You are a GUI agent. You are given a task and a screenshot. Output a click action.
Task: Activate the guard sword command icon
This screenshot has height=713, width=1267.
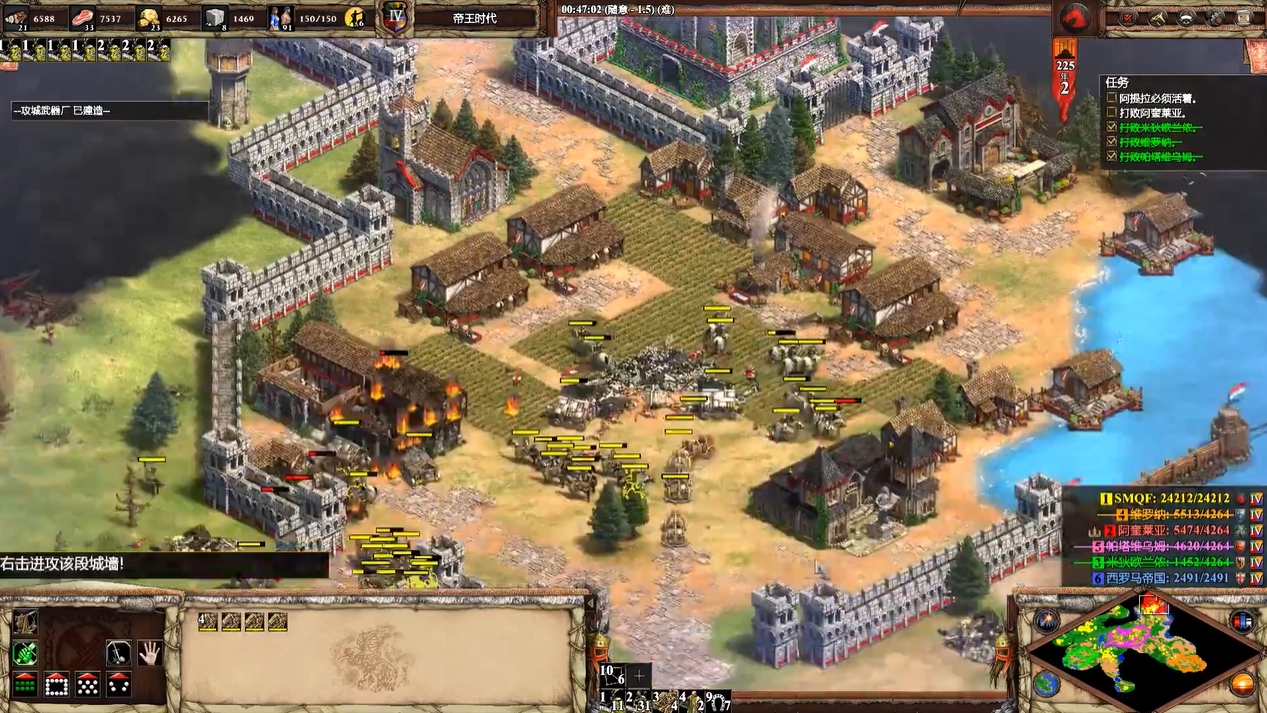[118, 653]
